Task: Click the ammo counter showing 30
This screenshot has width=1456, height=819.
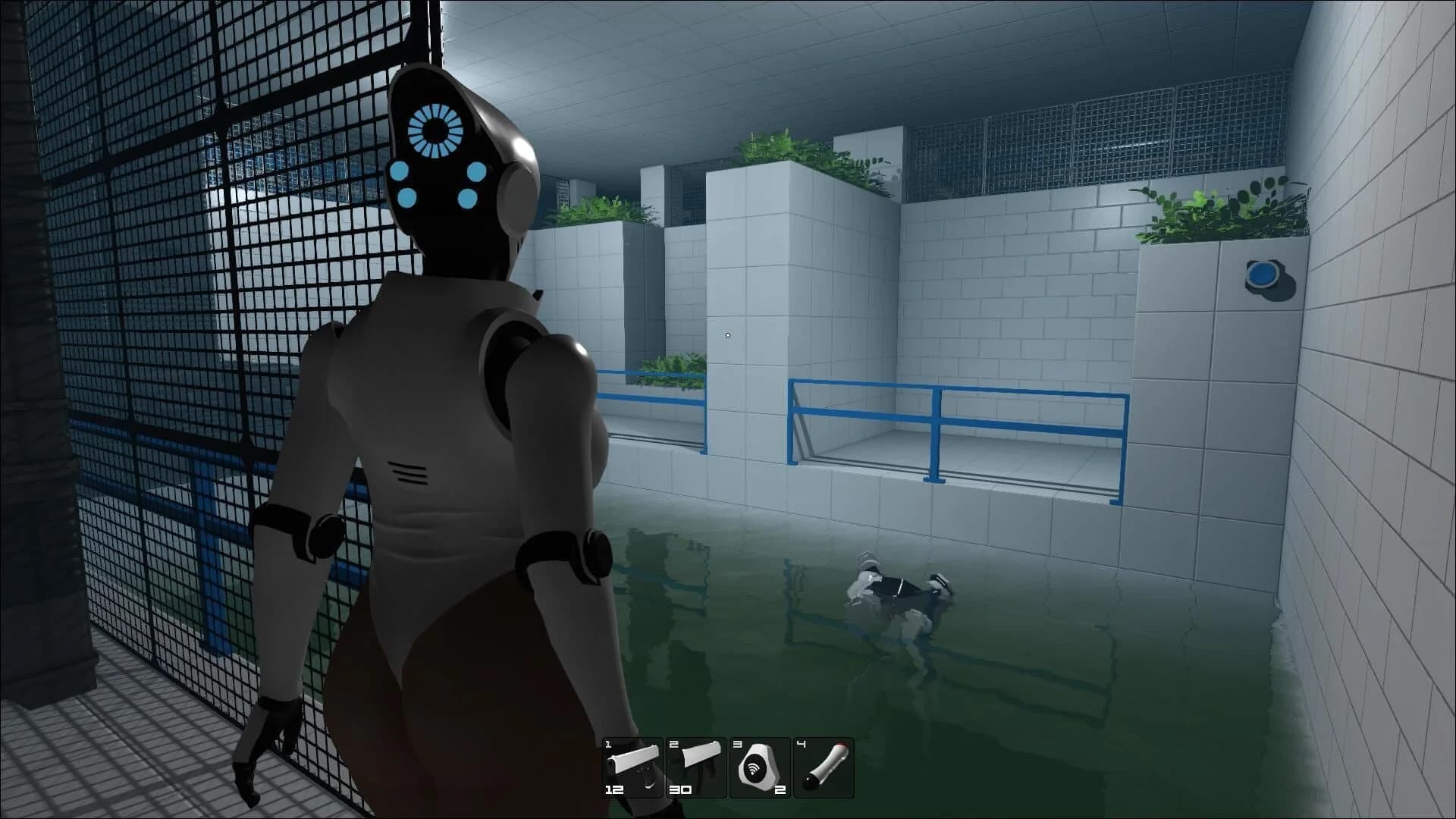Action: click(681, 789)
